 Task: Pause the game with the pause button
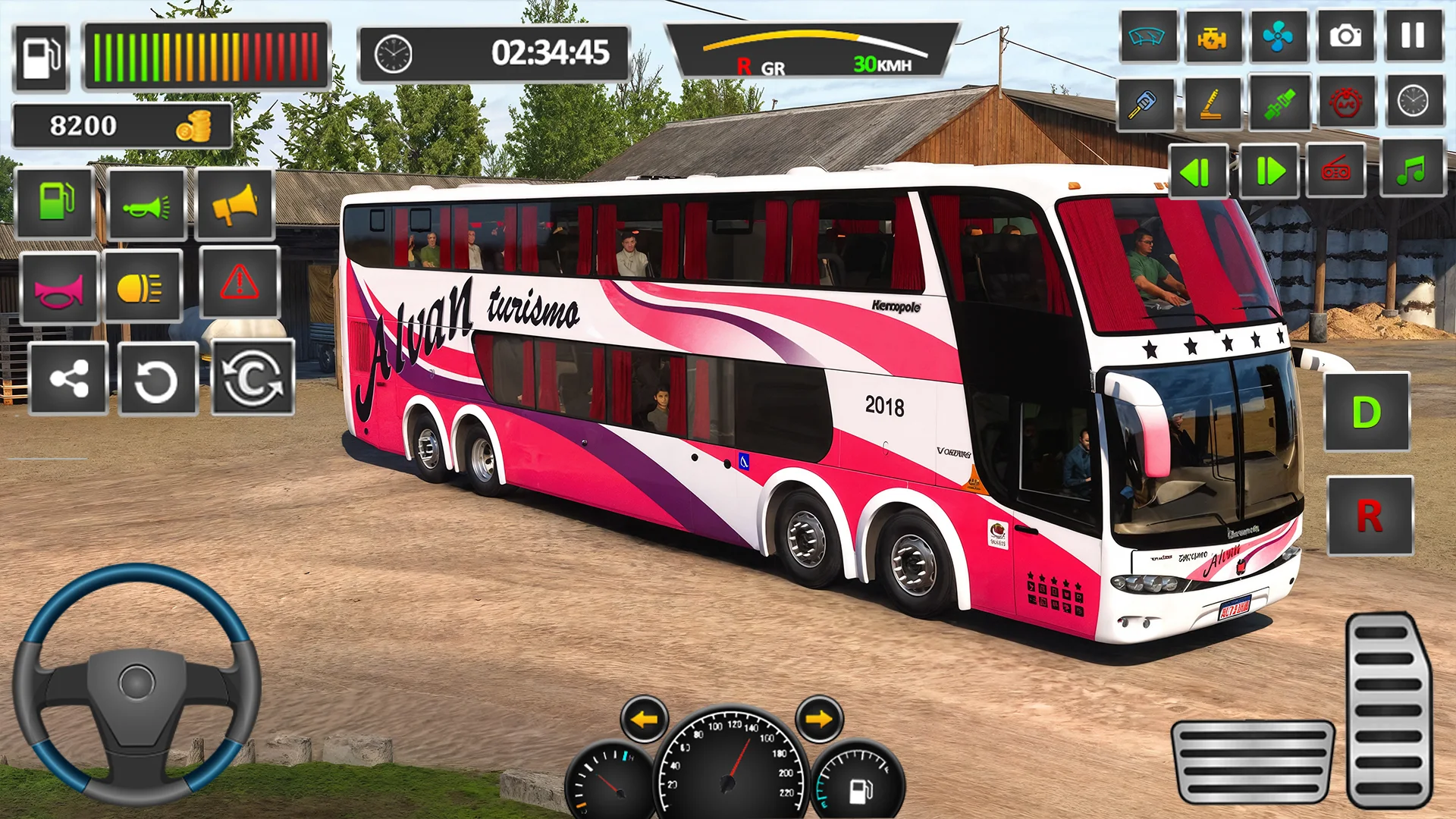click(x=1413, y=36)
